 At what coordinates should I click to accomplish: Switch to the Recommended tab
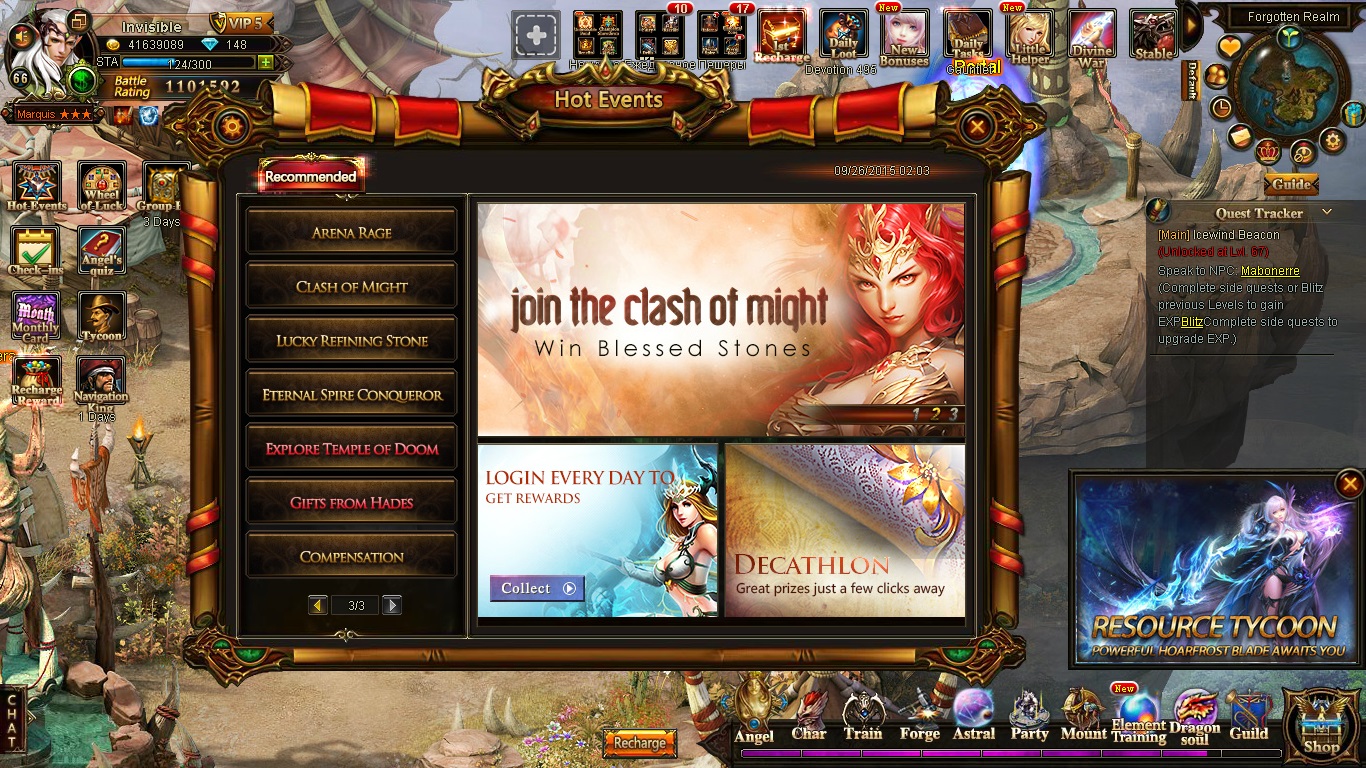310,176
